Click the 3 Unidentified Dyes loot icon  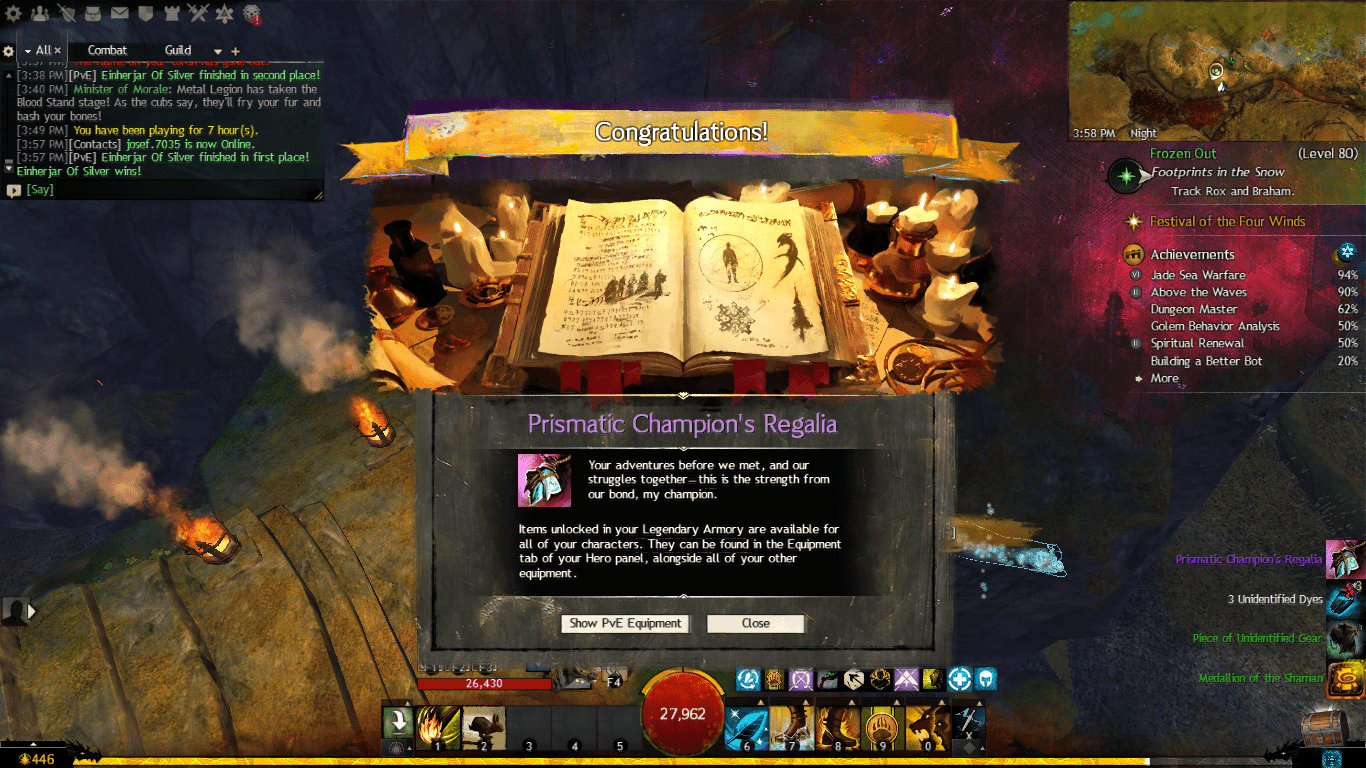click(x=1345, y=600)
